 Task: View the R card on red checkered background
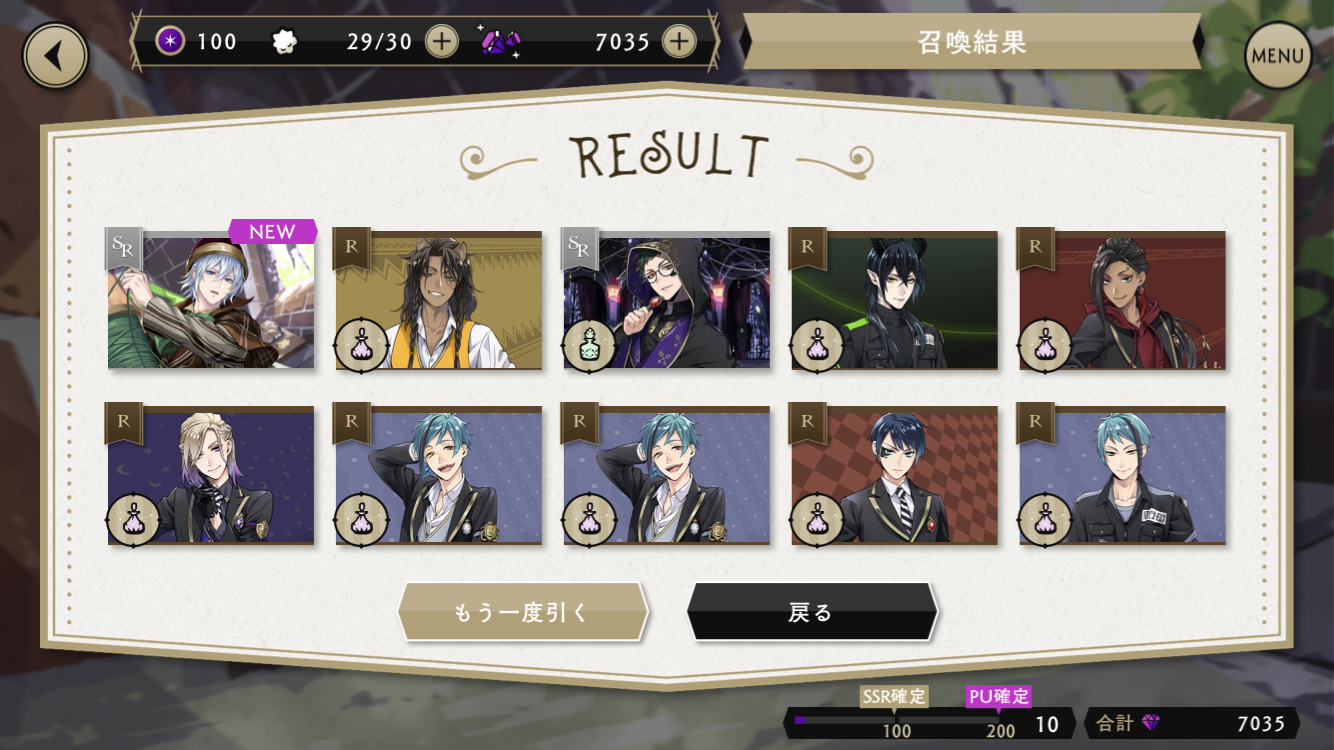[x=895, y=476]
